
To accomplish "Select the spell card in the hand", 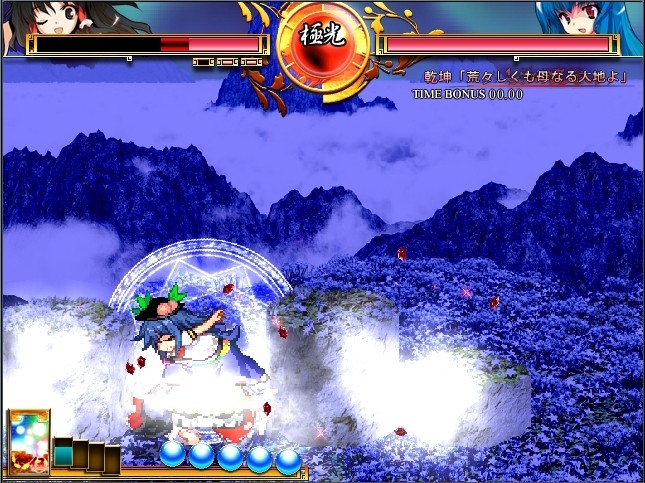I will click(28, 443).
